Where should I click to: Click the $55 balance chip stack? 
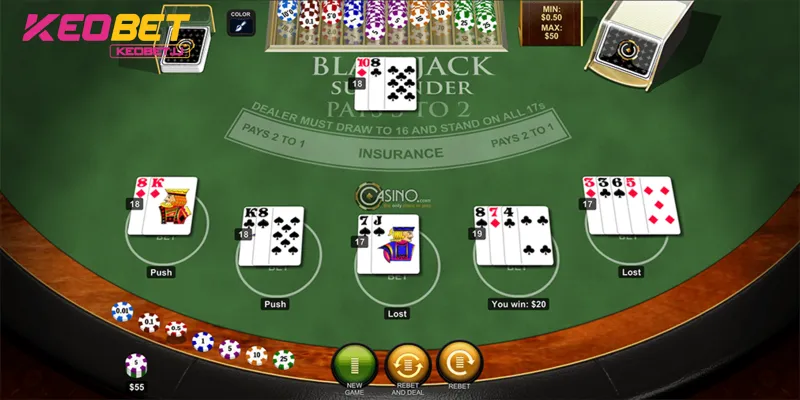point(136,366)
